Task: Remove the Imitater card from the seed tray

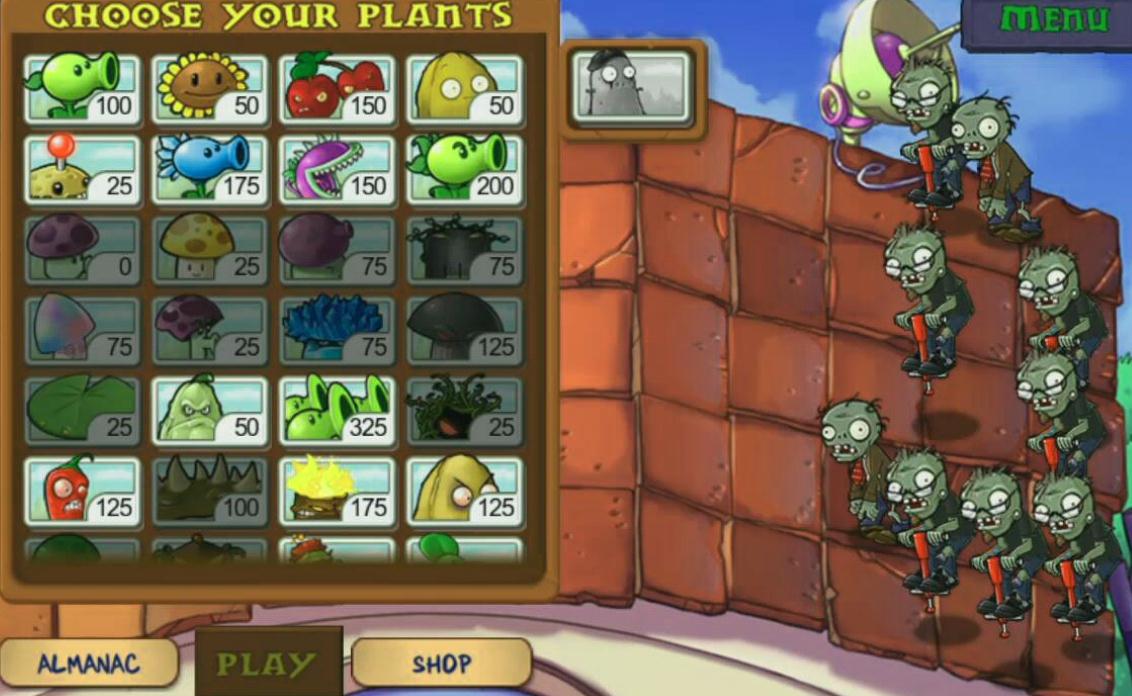Action: (x=632, y=87)
